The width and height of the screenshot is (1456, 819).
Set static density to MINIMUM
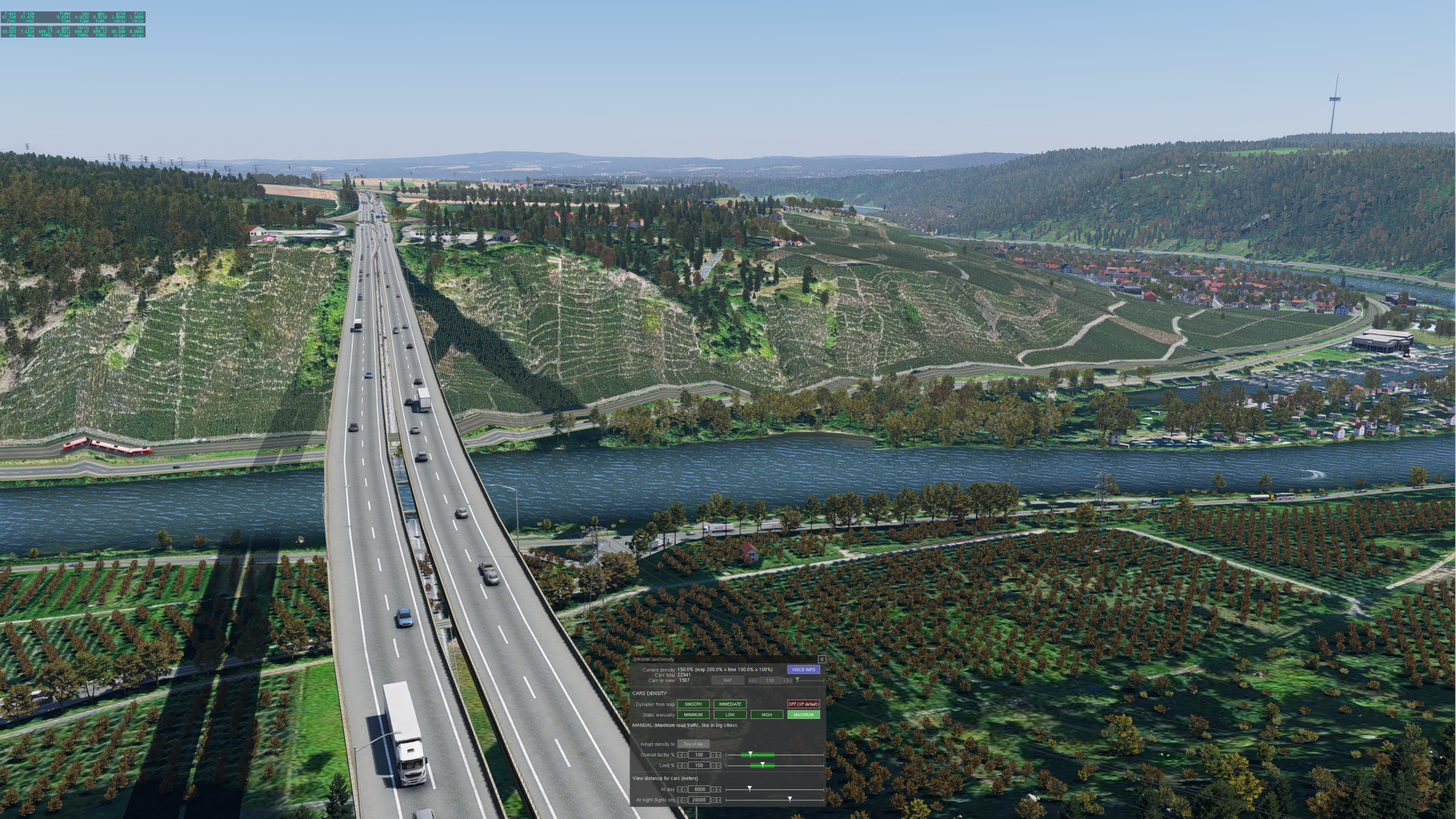click(x=693, y=715)
